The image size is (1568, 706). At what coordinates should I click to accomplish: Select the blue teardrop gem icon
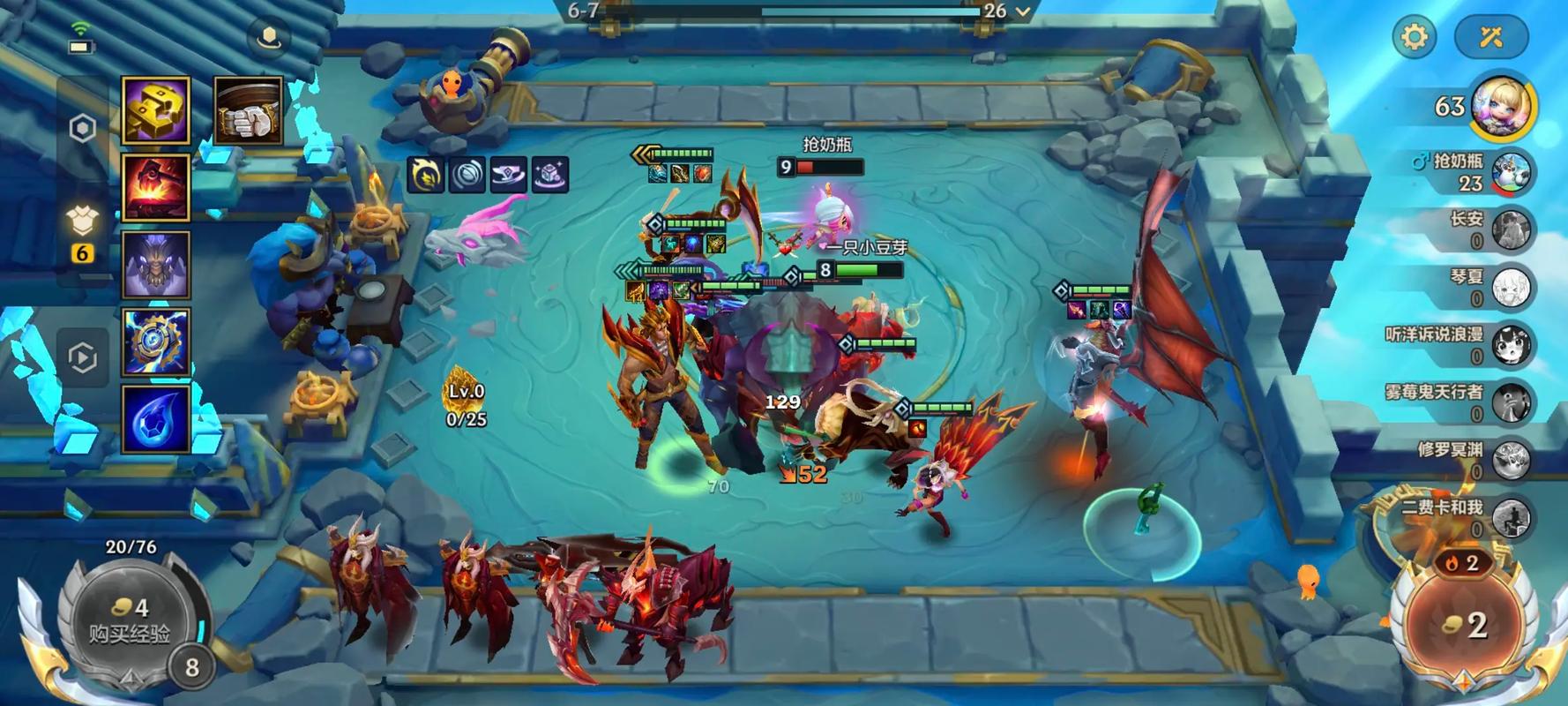155,418
